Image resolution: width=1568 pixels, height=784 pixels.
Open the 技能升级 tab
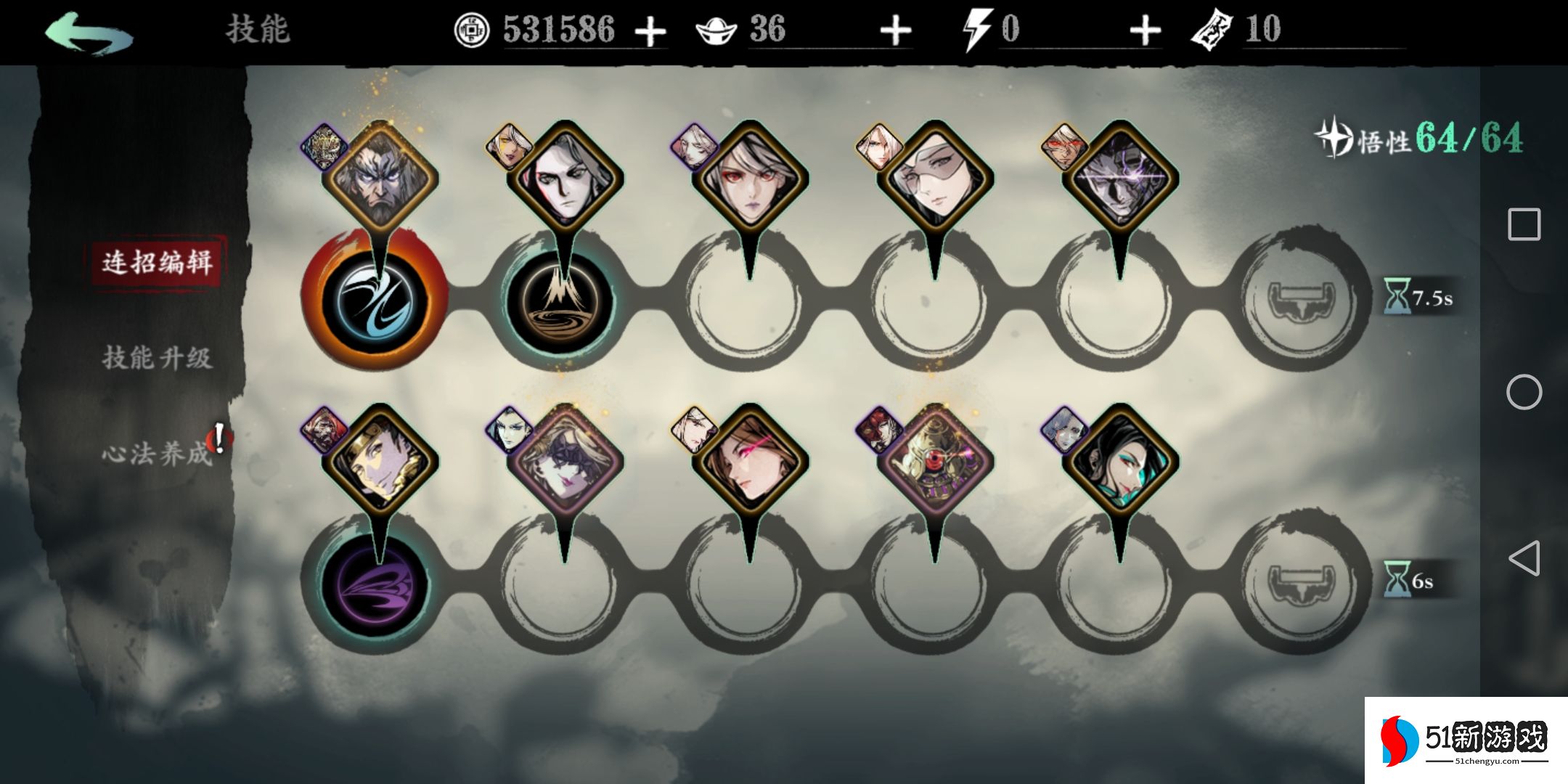pyautogui.click(x=157, y=358)
